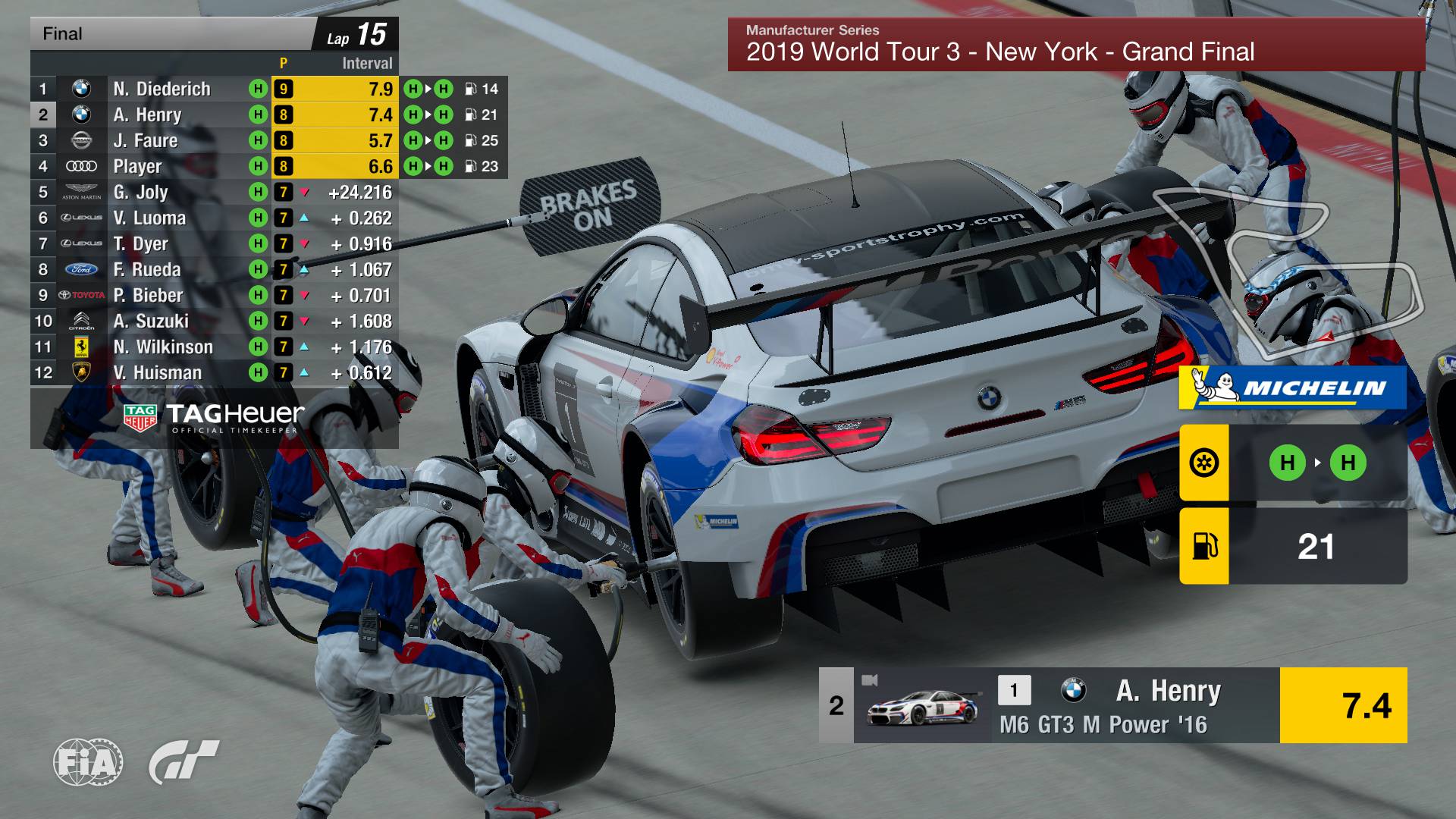The width and height of the screenshot is (1456, 819).
Task: Select V. Huisman's leaderboard row
Action: pyautogui.click(x=158, y=372)
